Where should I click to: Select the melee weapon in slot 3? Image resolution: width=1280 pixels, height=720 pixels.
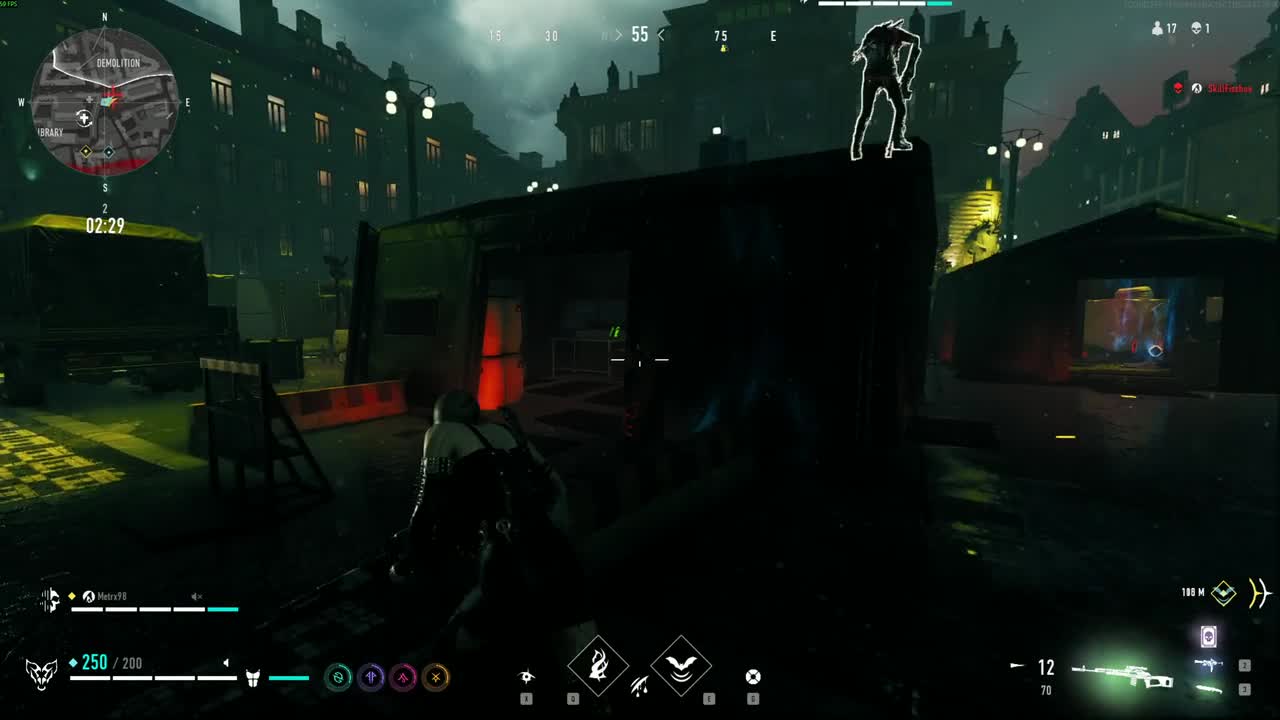pos(1209,689)
